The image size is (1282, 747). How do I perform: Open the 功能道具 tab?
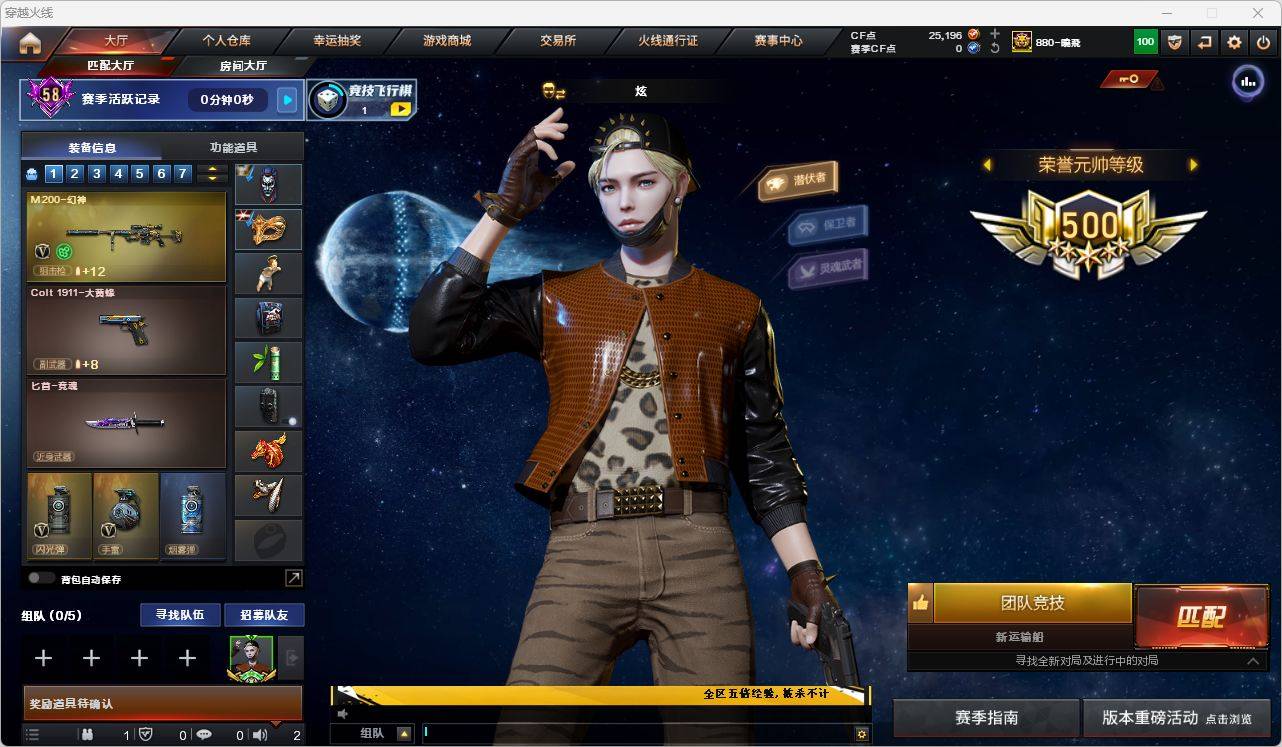[x=233, y=147]
